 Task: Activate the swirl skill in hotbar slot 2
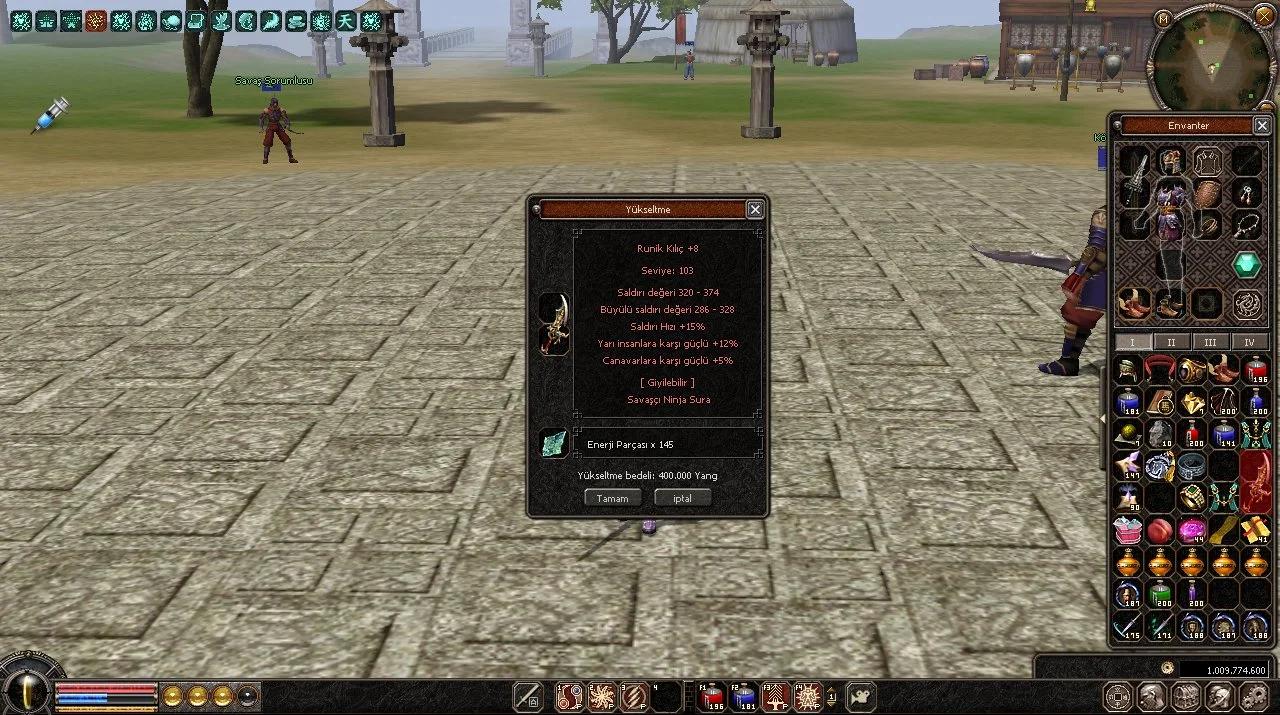click(601, 696)
